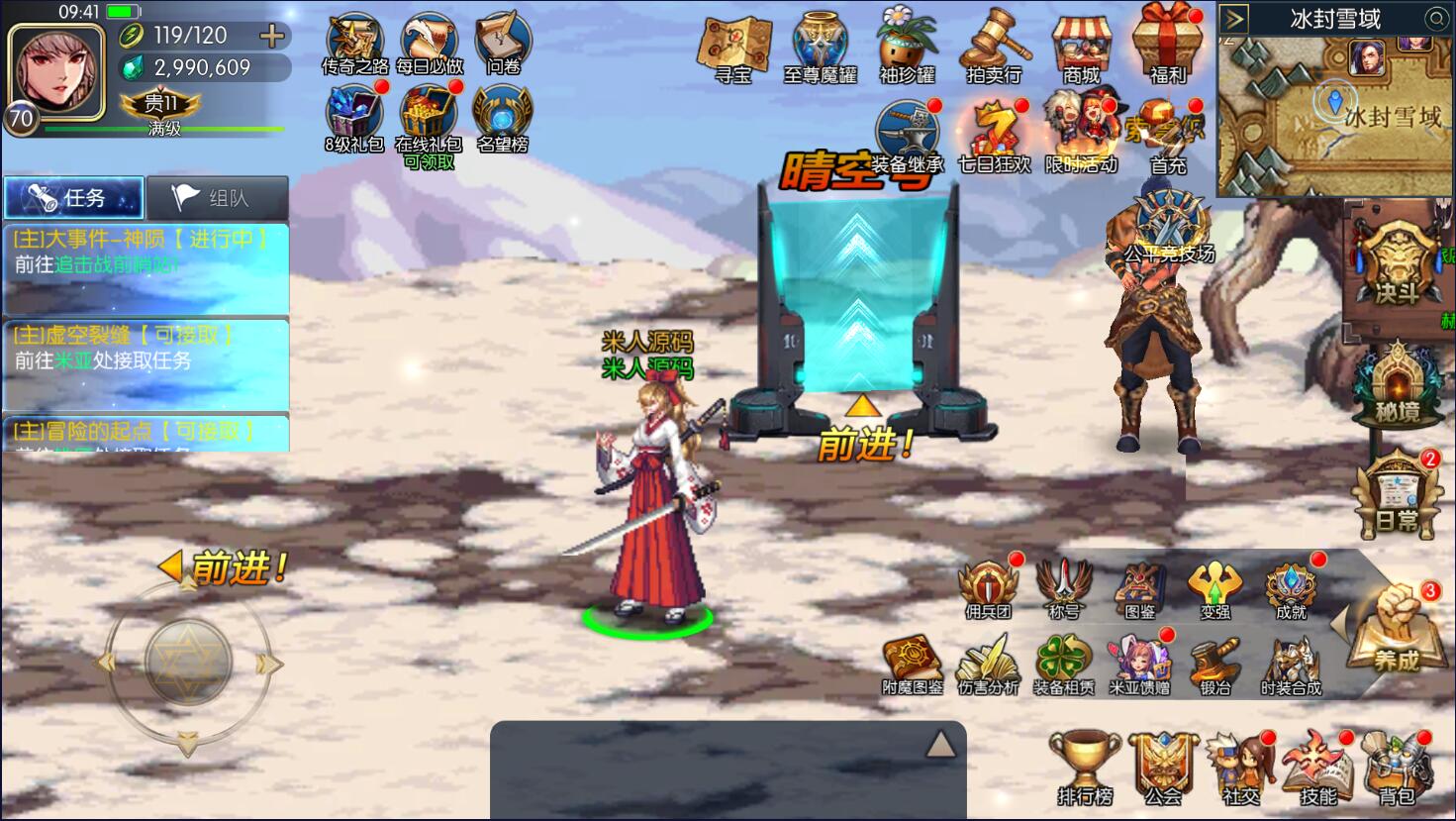Select the 大事件-神陨 main quest entry
The width and height of the screenshot is (1456, 821).
[145, 253]
